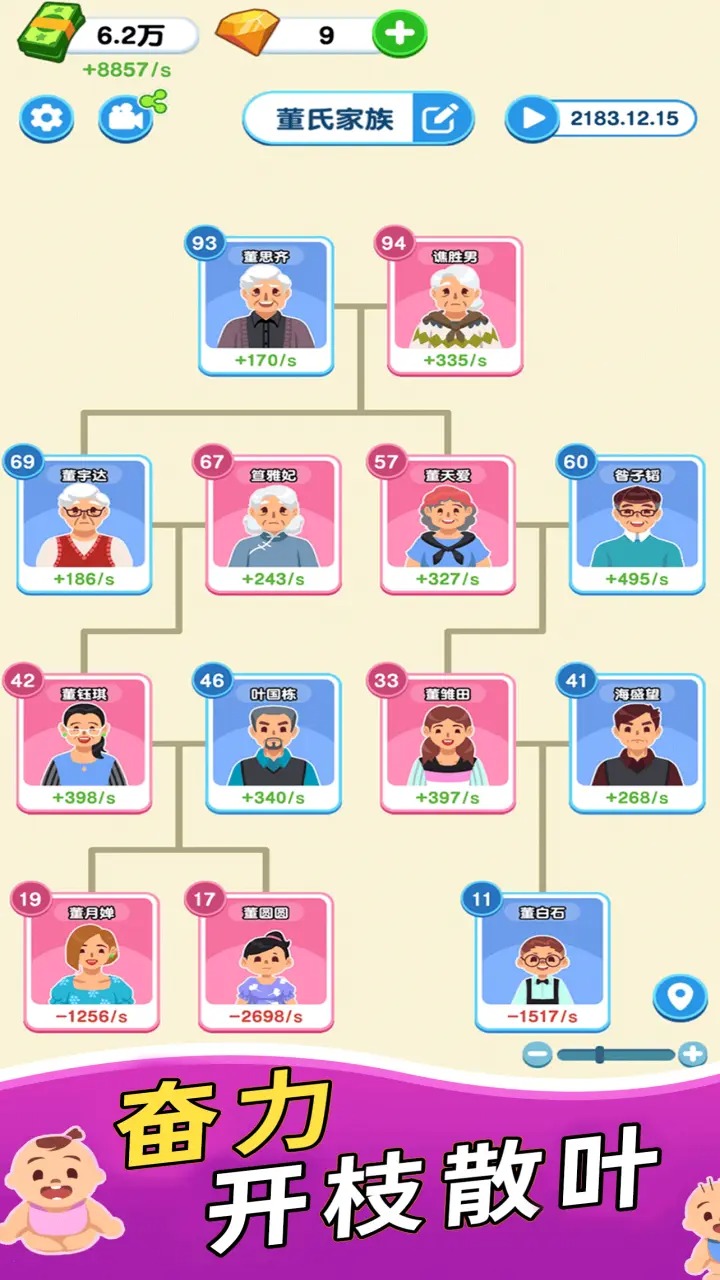This screenshot has height=1280, width=720.
Task: Choose the 董宇达 card aged 69
Action: (84, 525)
